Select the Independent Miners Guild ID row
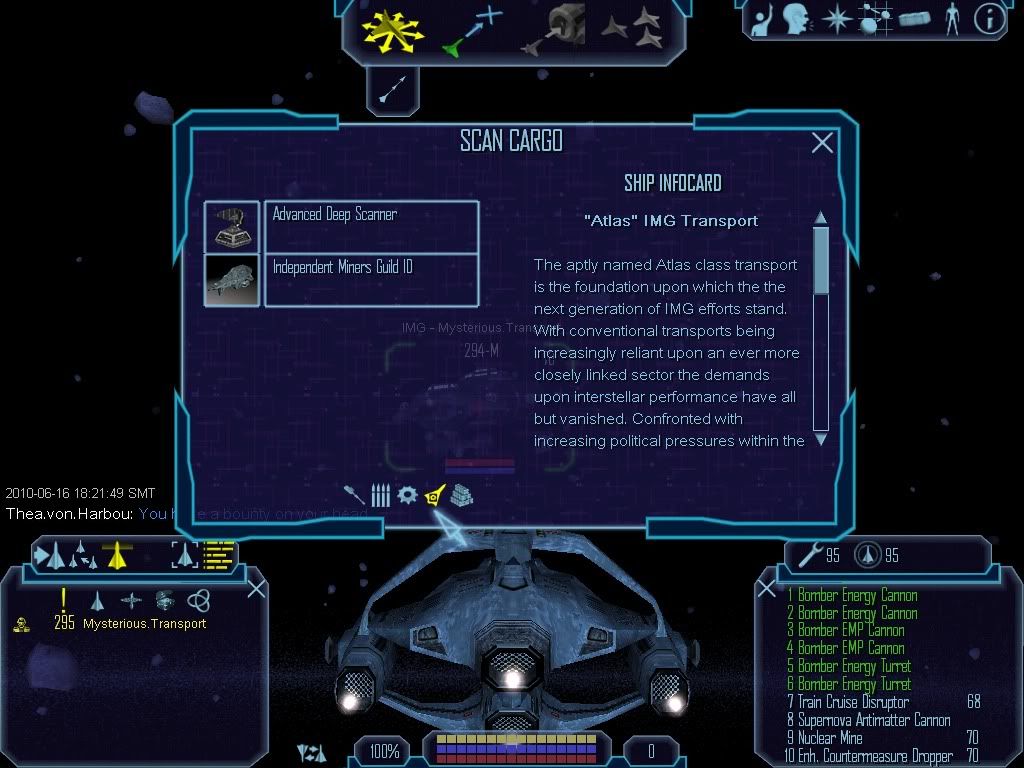 [x=370, y=279]
